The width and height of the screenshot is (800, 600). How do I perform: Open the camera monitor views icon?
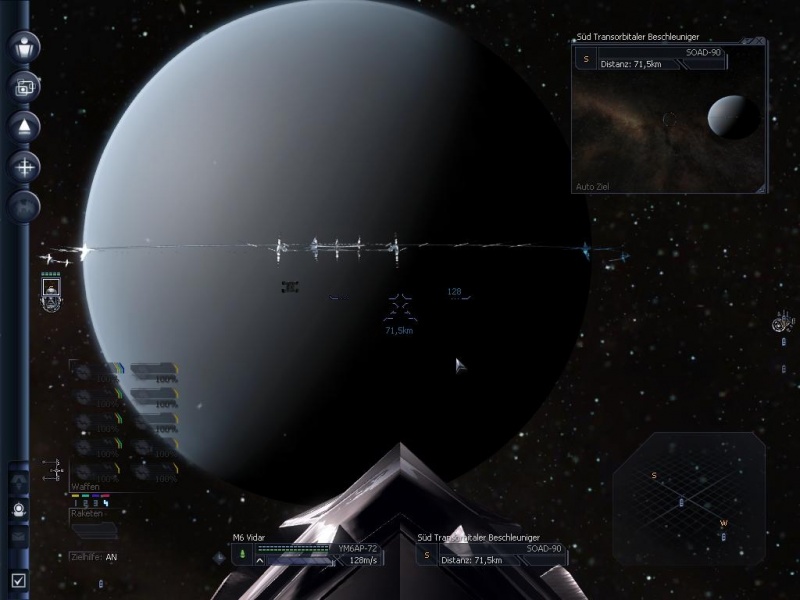[24, 87]
